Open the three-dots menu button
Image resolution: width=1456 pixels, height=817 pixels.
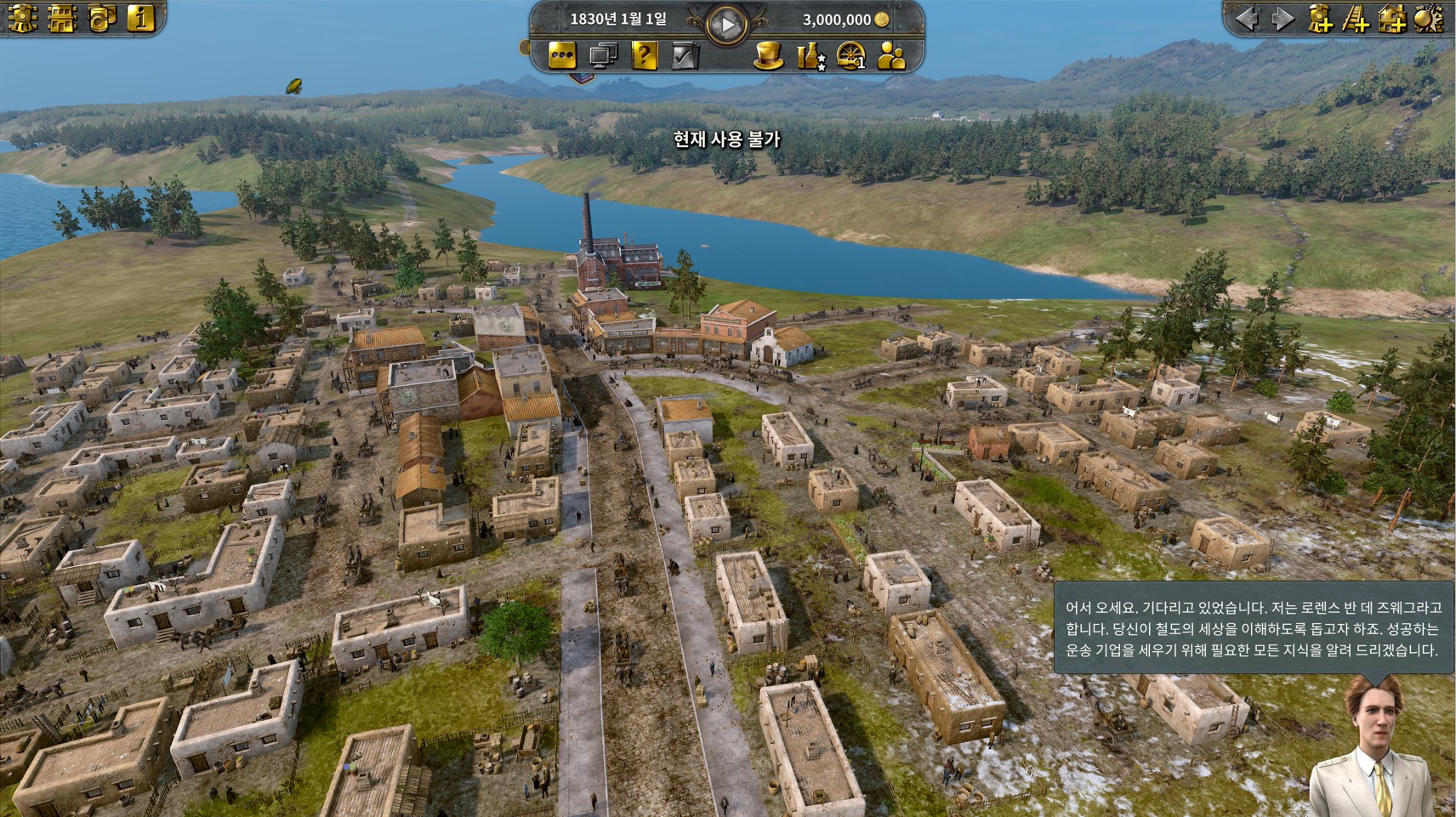point(561,56)
